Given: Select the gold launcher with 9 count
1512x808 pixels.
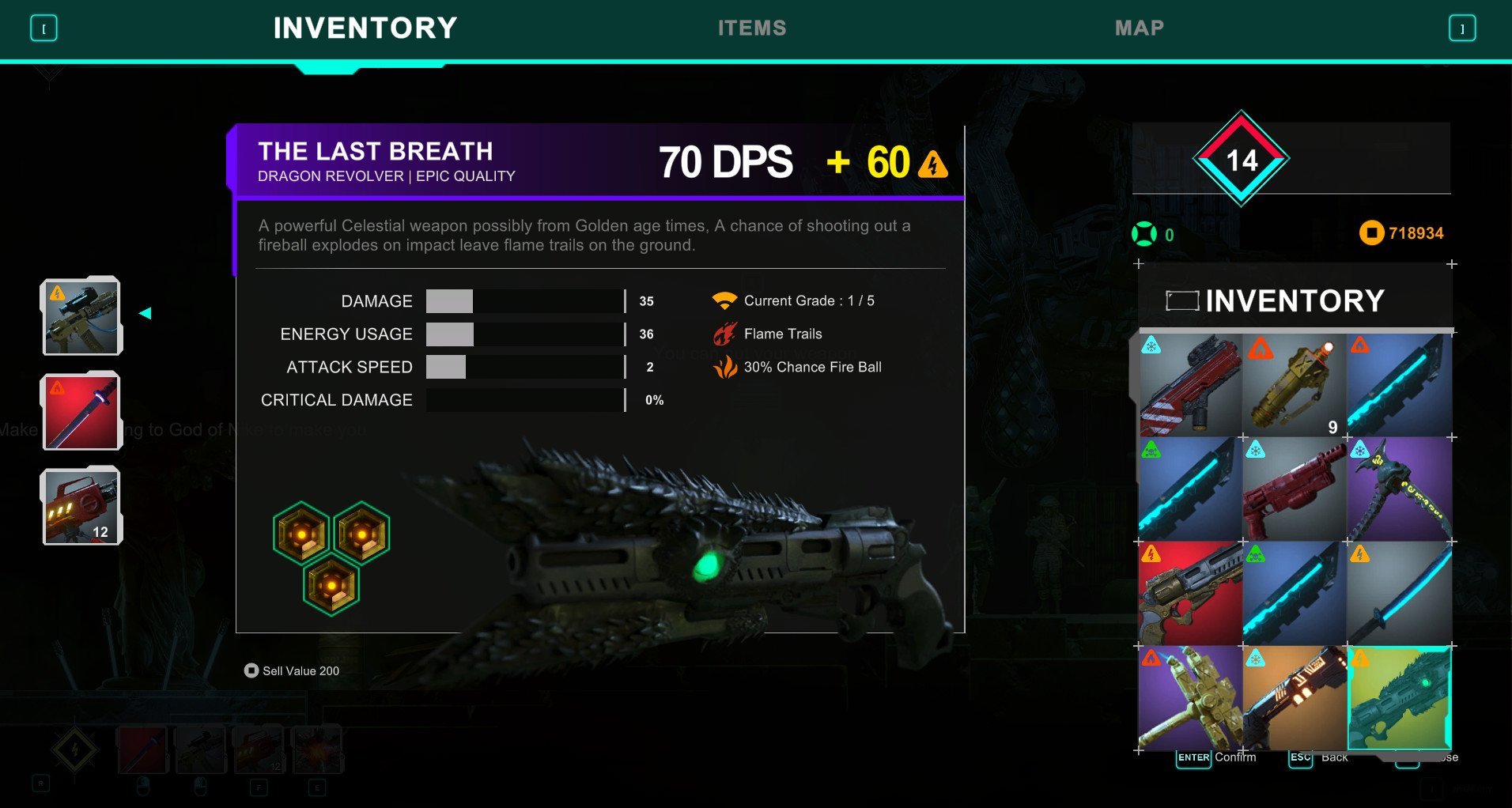Looking at the screenshot, I should tap(1295, 385).
